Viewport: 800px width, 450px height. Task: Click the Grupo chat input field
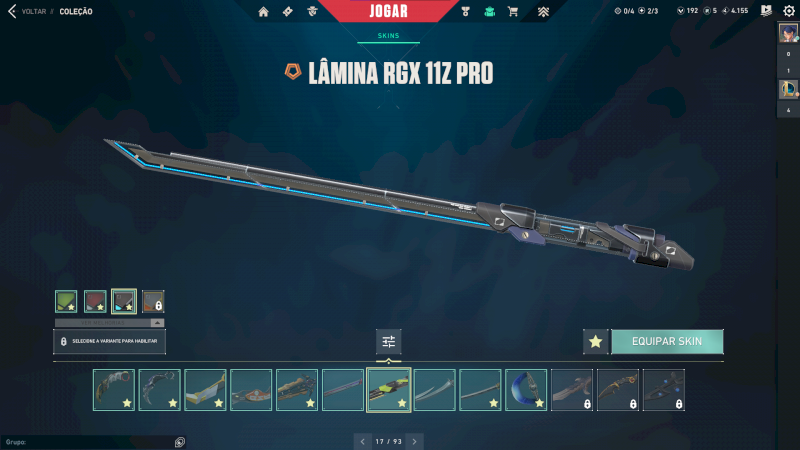[x=90, y=441]
